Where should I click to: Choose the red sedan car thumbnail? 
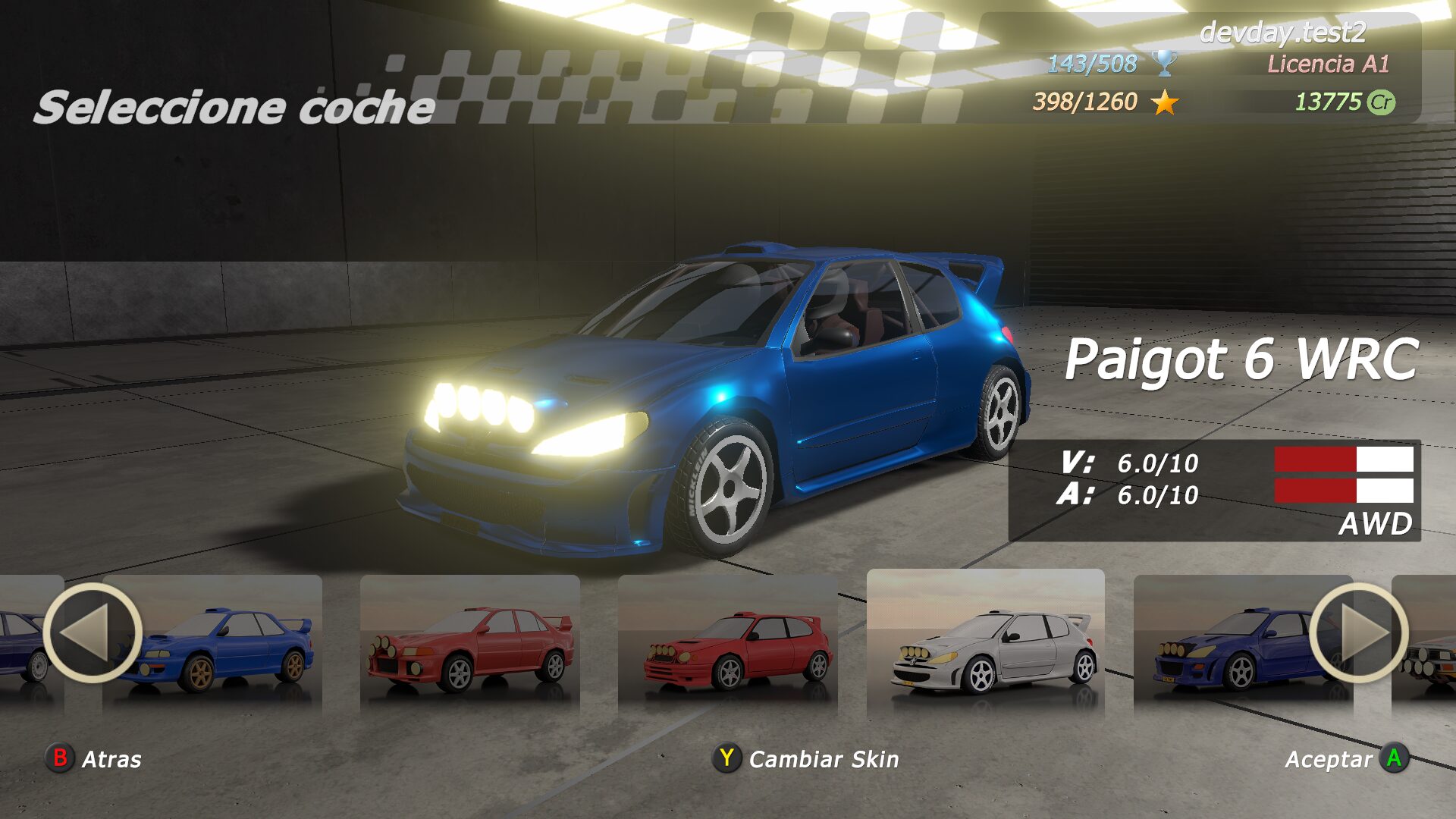click(x=470, y=645)
